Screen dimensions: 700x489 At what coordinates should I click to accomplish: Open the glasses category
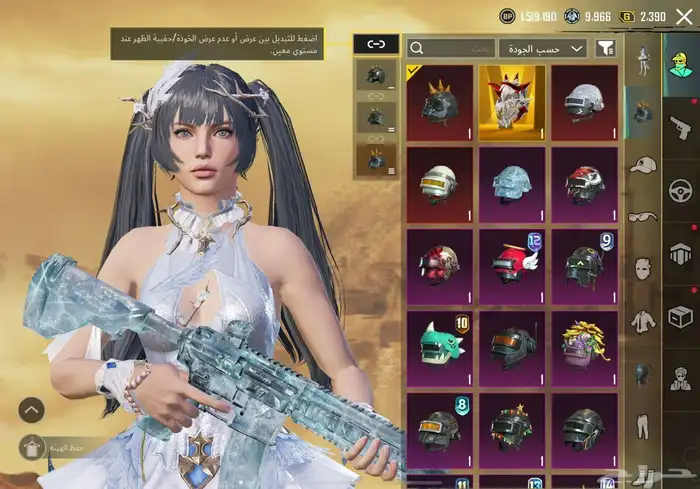tap(643, 216)
